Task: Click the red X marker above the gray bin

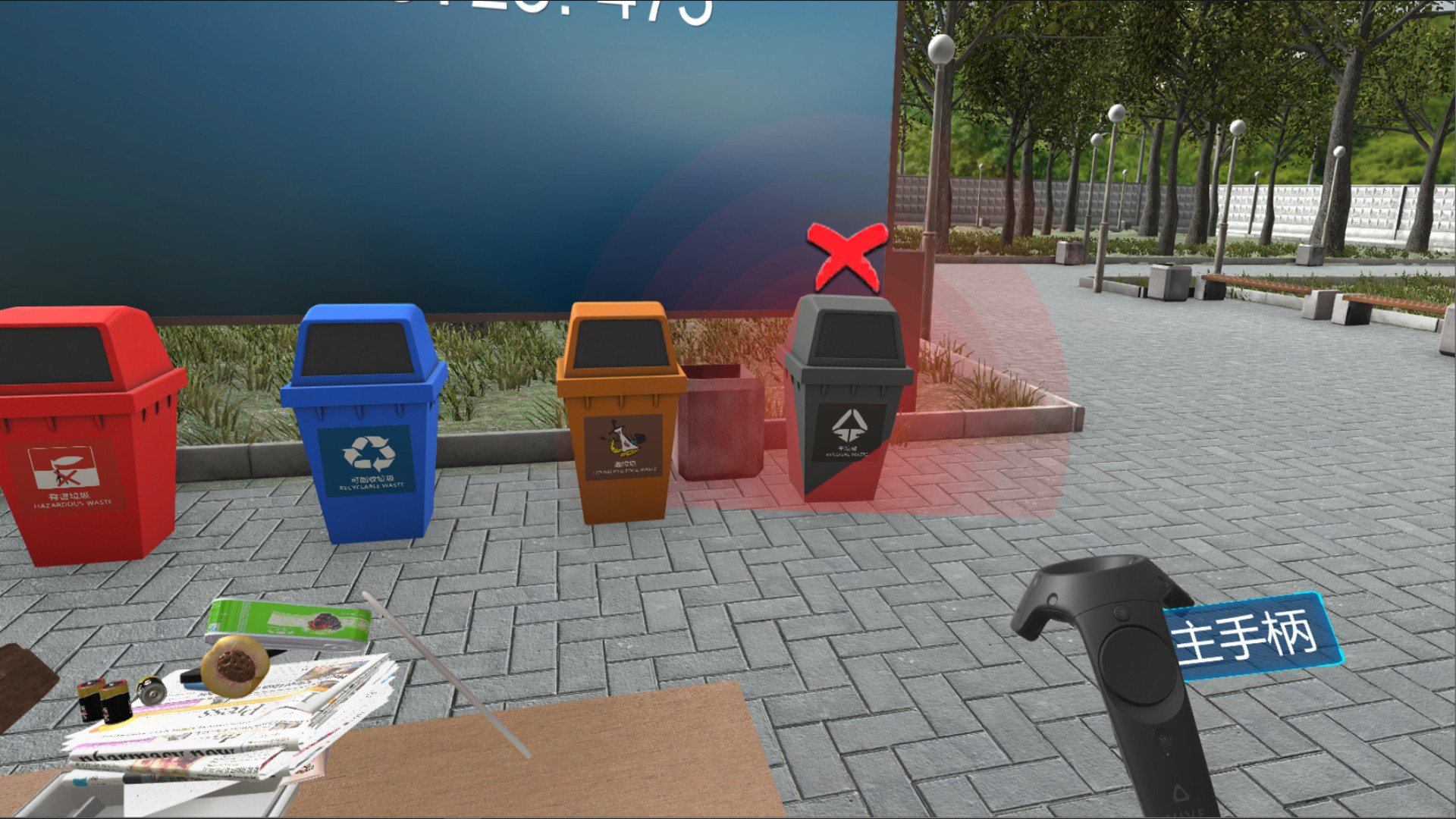Action: [x=848, y=254]
